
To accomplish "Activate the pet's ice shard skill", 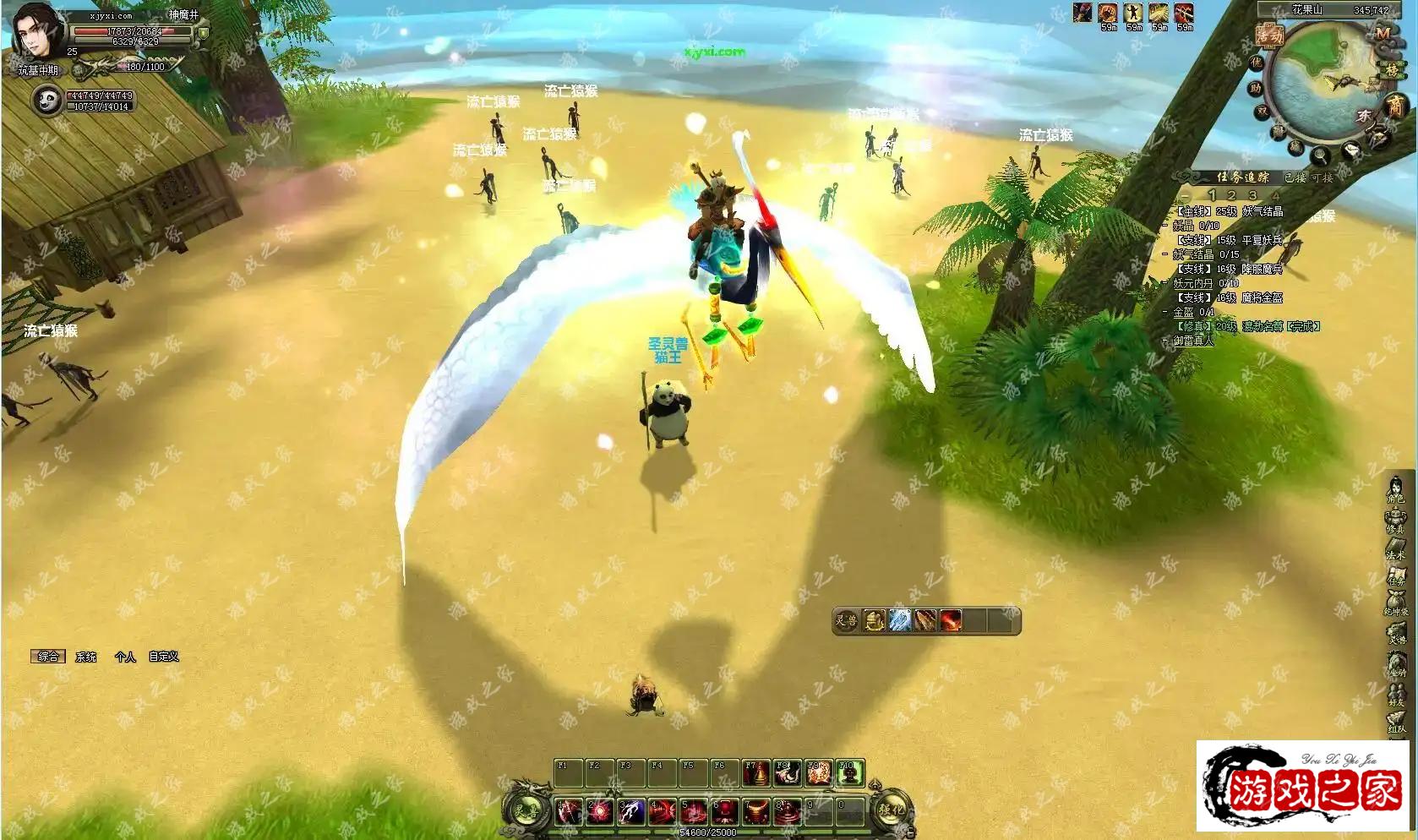I will click(x=900, y=620).
